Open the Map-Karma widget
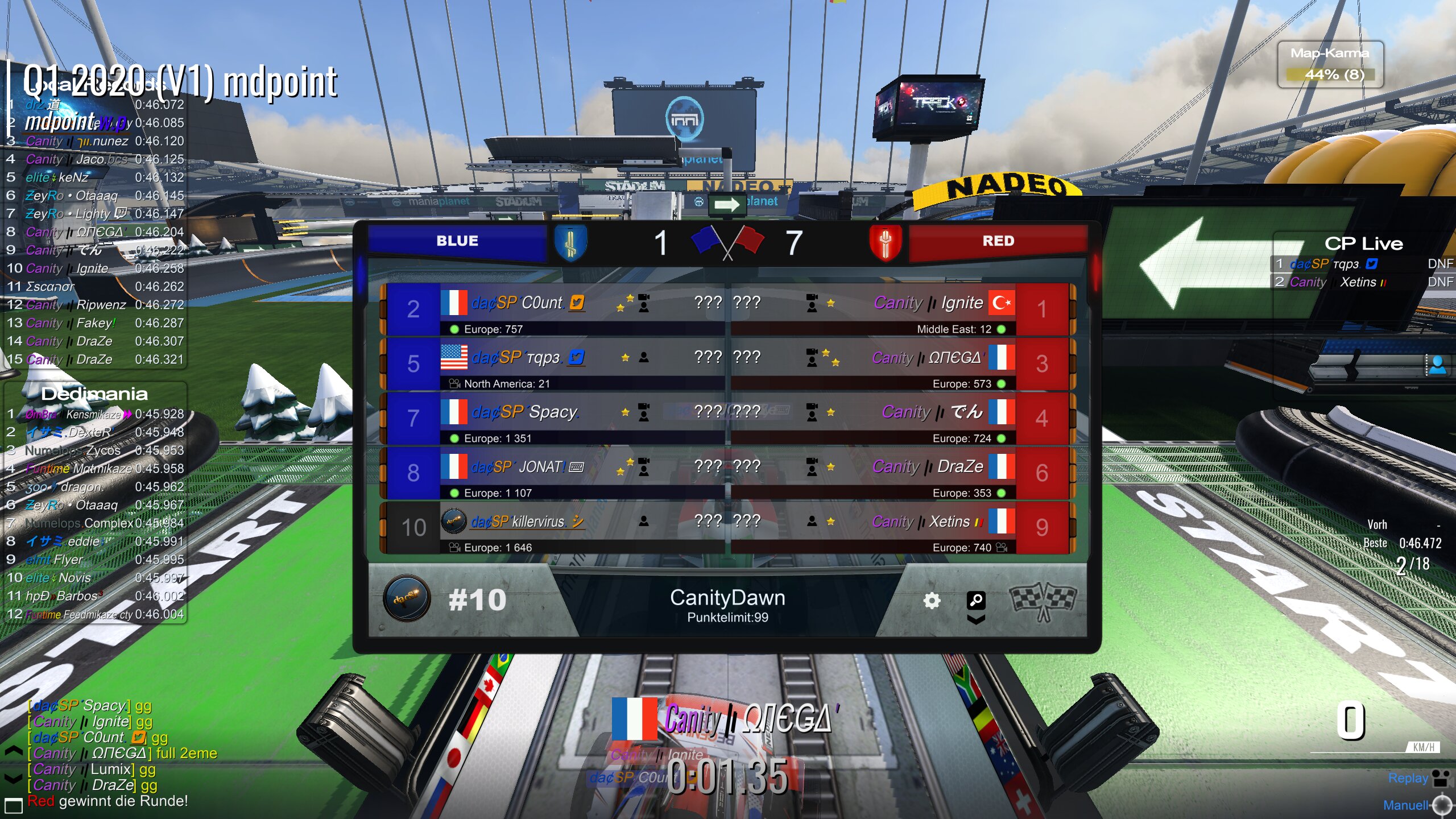 tap(1330, 64)
